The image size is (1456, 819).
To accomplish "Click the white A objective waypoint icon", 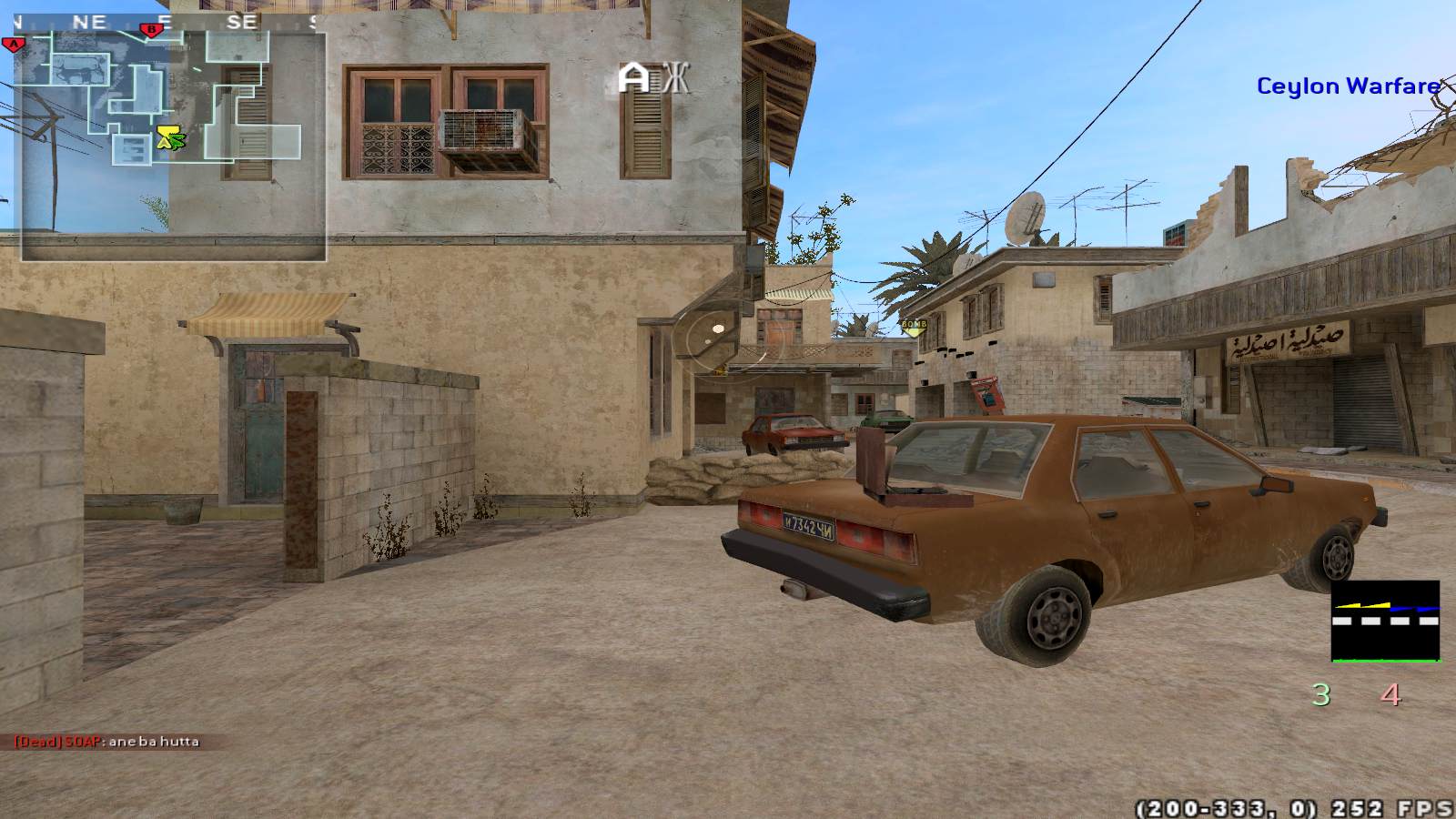I will point(634,78).
